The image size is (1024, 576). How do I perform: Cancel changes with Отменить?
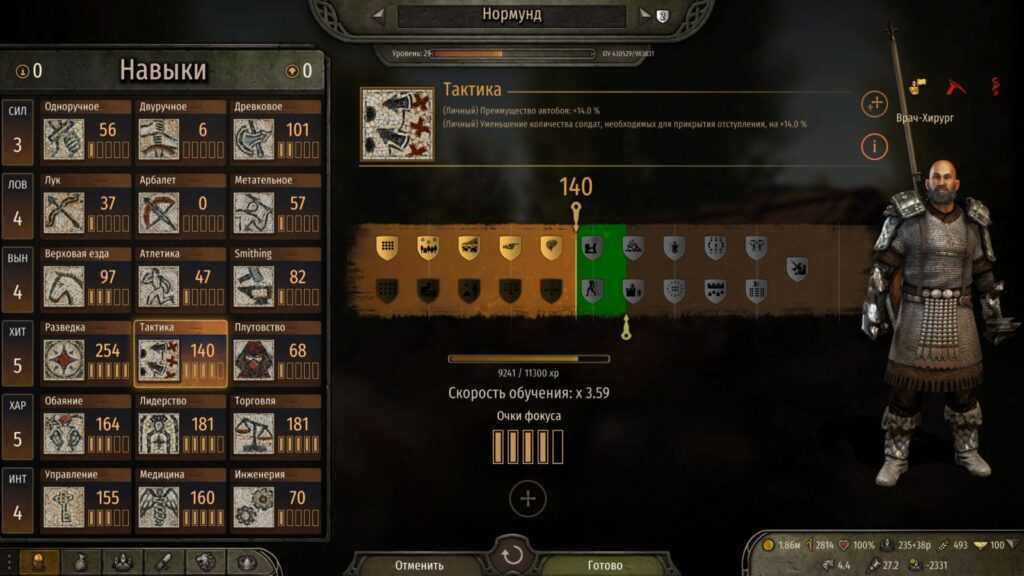coord(419,565)
